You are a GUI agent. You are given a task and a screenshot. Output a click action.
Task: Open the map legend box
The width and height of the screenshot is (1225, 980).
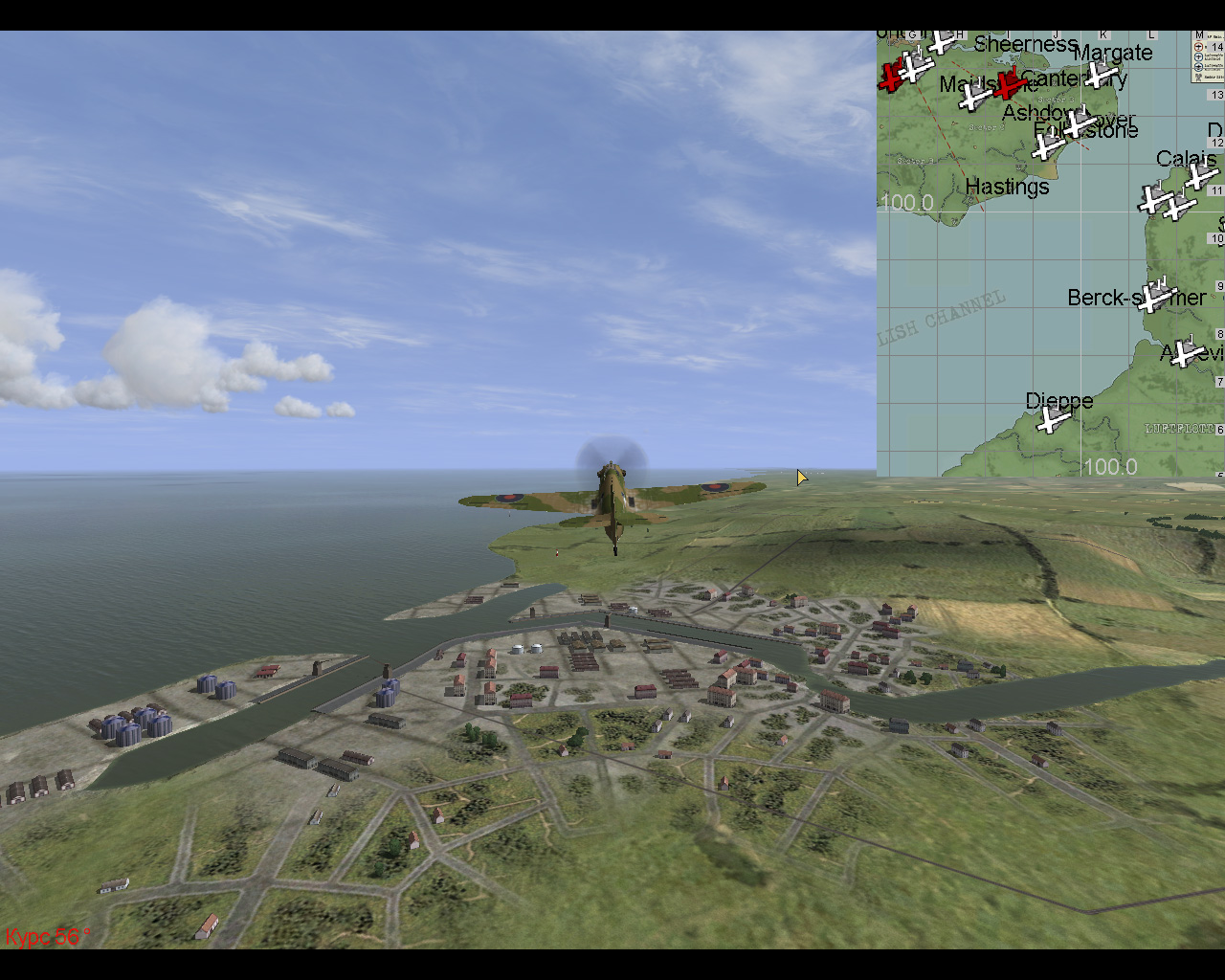pos(1207,56)
